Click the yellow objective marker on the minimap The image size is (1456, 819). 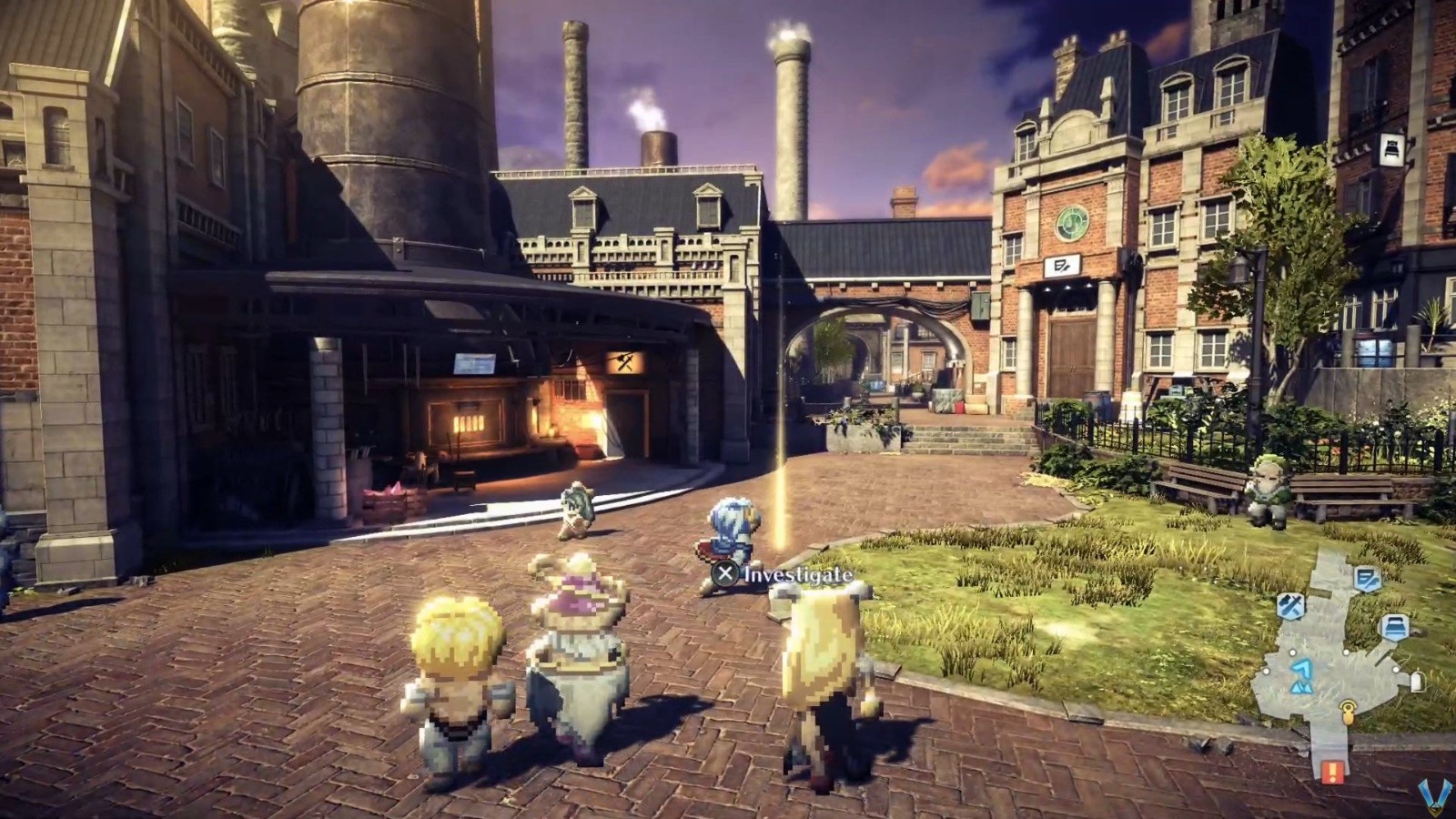pyautogui.click(x=1349, y=712)
